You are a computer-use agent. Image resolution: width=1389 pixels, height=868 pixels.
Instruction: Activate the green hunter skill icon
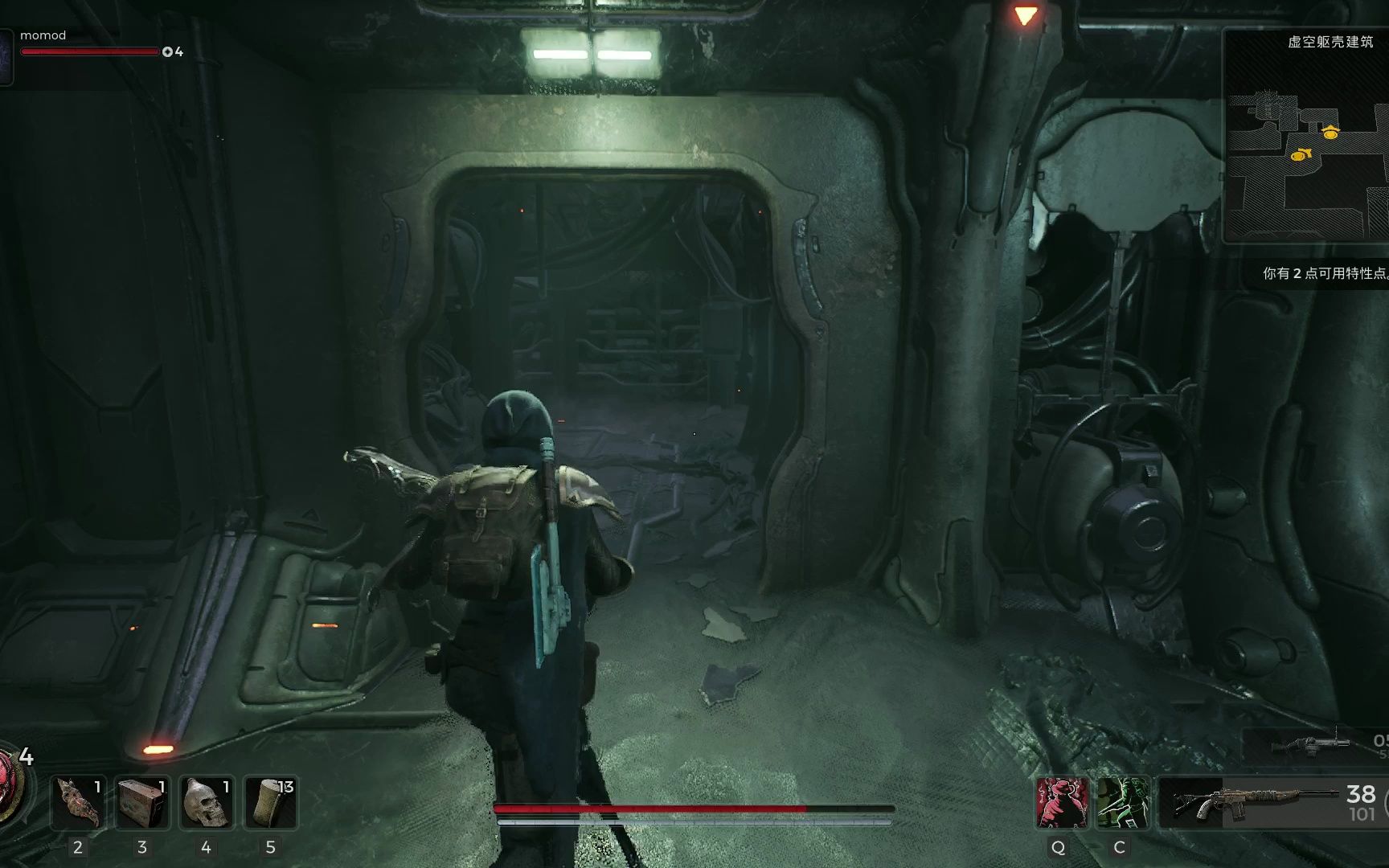coord(1122,802)
